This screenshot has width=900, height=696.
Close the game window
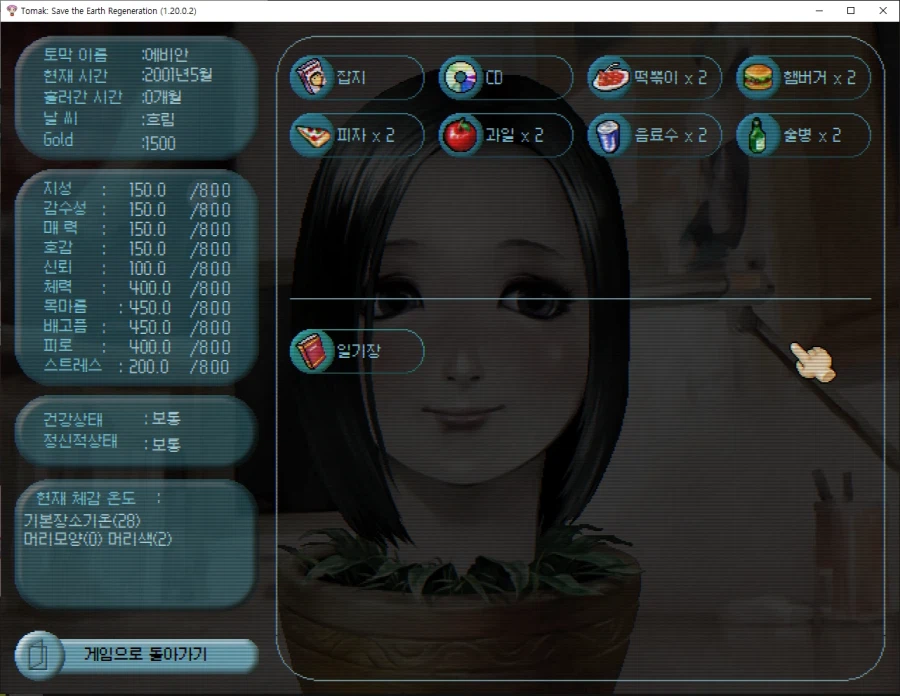(x=881, y=10)
